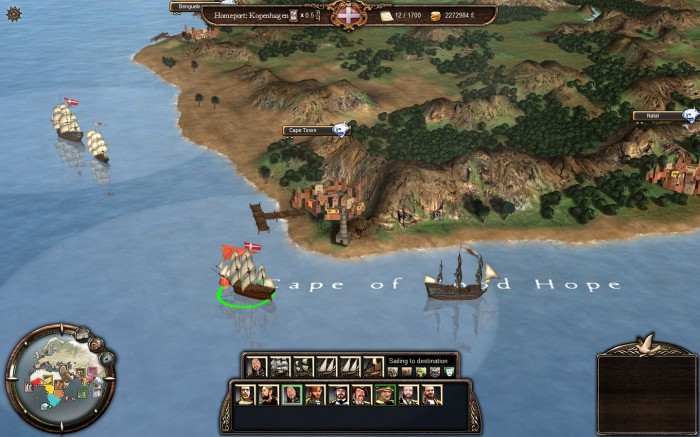Screen dimensions: 700x437
Task: Click the Danish flag crest emblem
Action: click(x=349, y=15)
